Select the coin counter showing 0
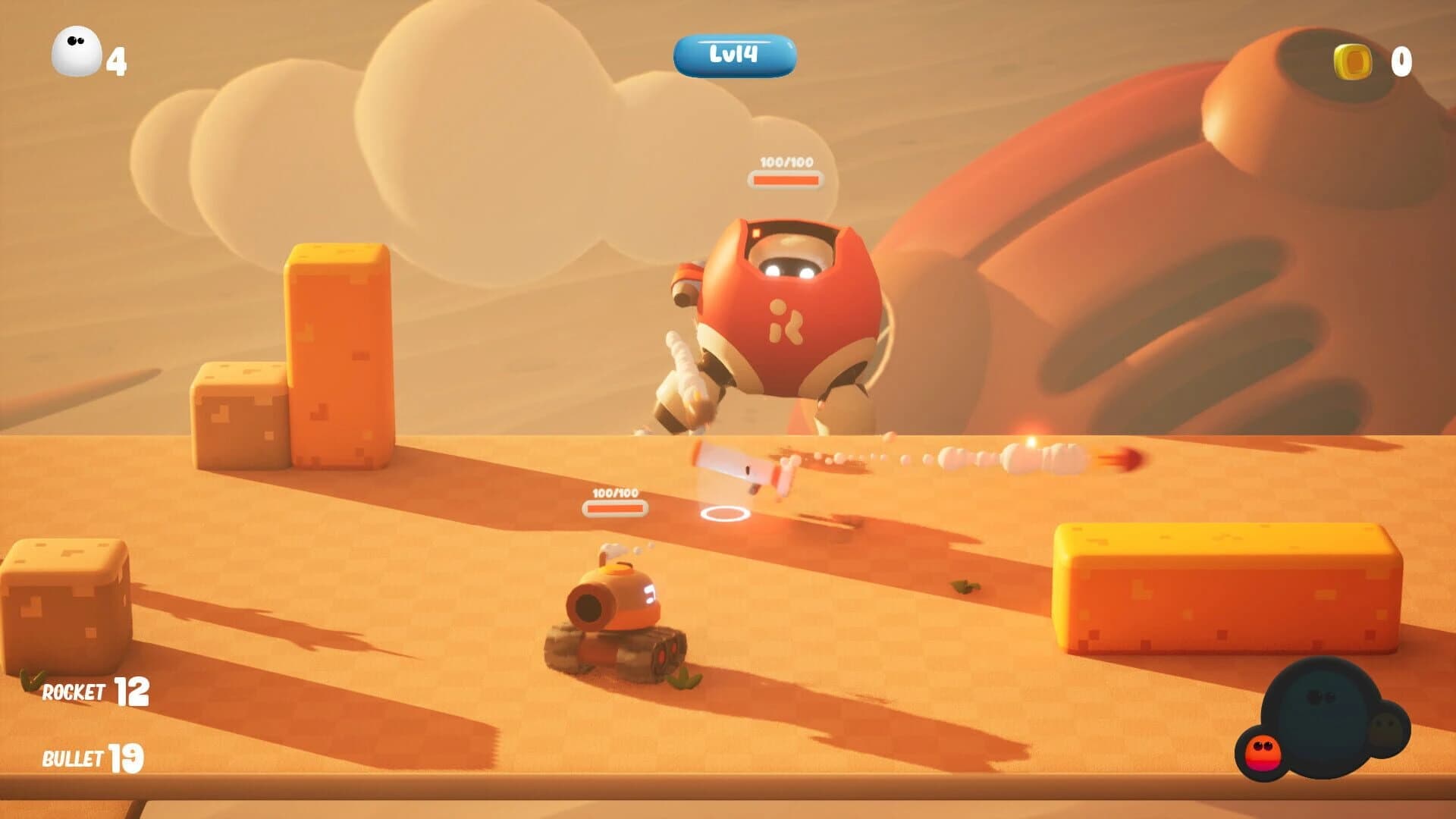 [x=1400, y=61]
